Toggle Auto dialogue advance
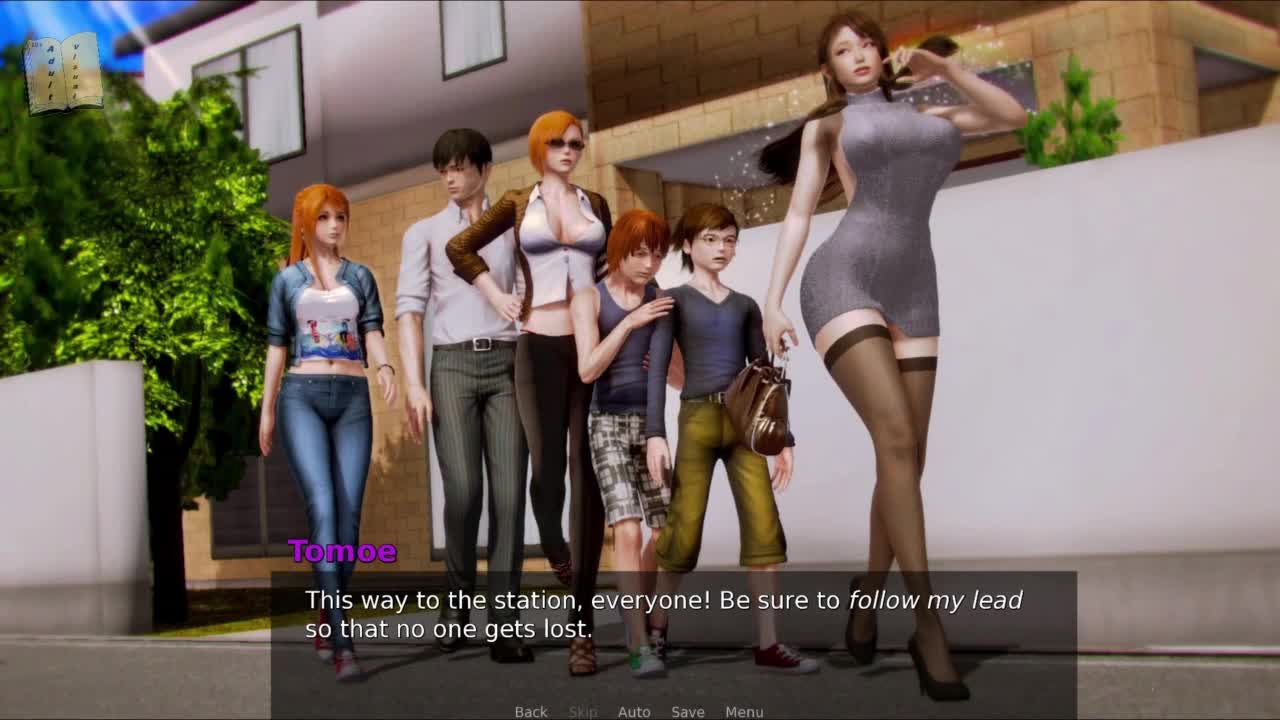 pos(634,712)
